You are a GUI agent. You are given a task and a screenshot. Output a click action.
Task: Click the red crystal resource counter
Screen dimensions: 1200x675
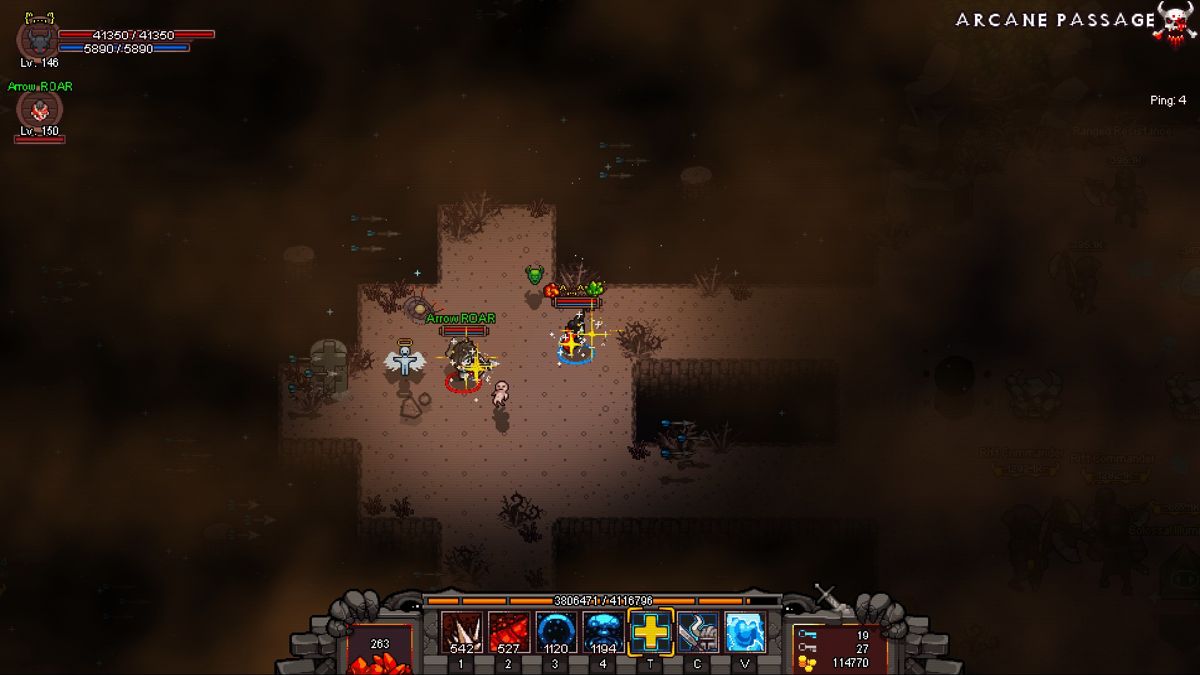pos(379,650)
